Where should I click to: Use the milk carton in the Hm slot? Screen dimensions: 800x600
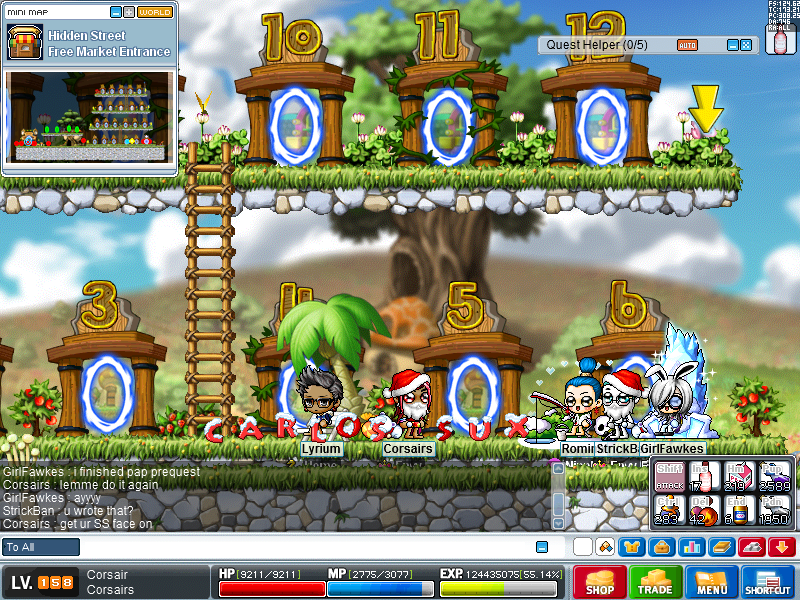738,476
